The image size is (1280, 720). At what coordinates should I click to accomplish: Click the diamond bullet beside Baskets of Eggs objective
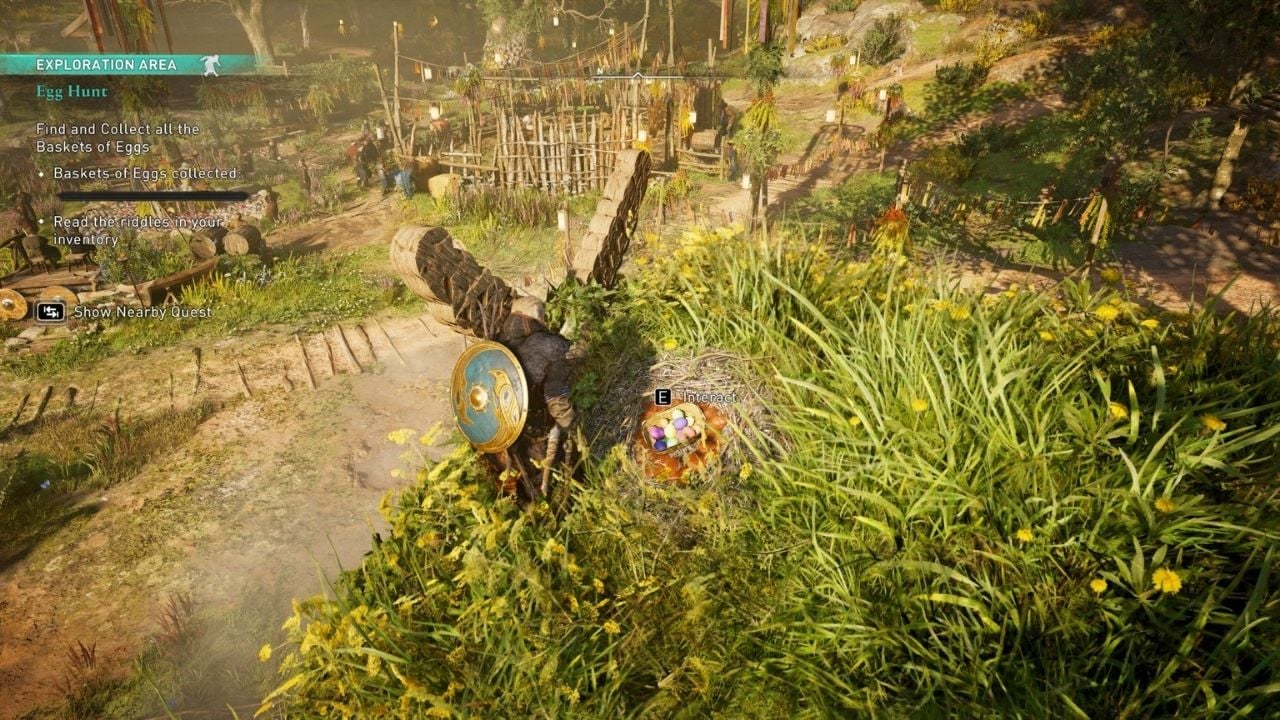click(x=42, y=172)
